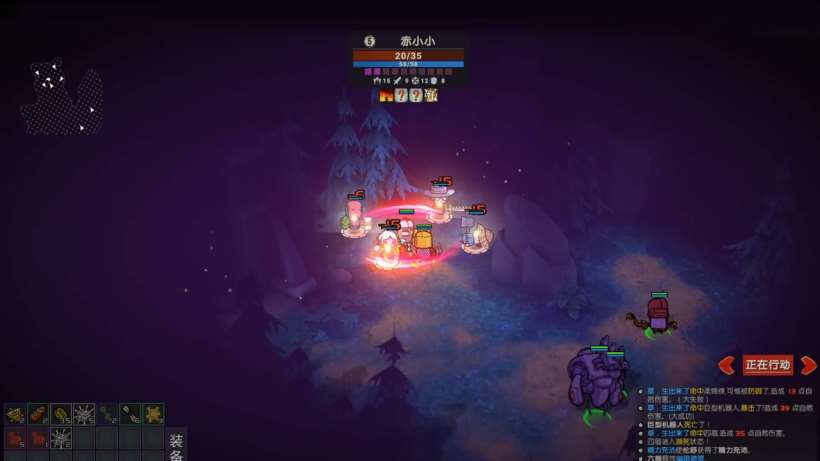The width and height of the screenshot is (820, 461).
Task: Click the 赤小小 character name panel
Action: point(408,41)
